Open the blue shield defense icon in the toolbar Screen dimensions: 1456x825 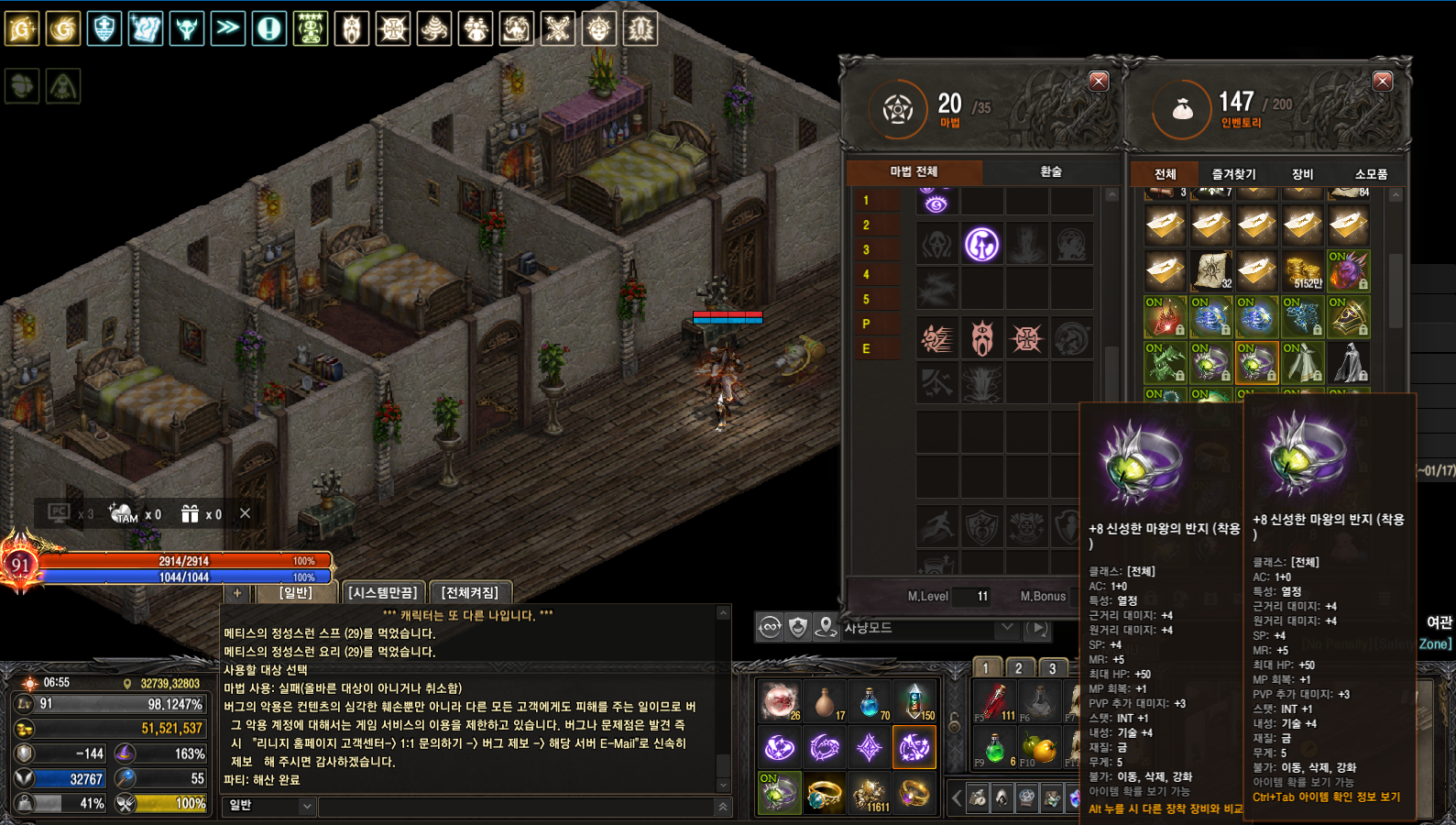[104, 28]
